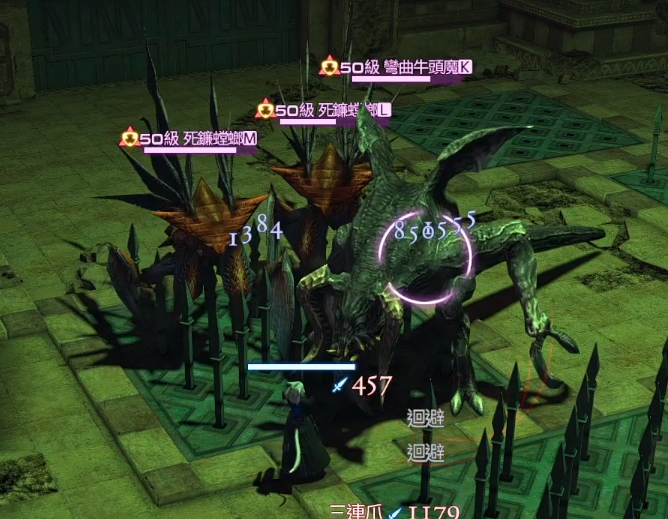
Task: Select the 死鐮螳螂 L enemy nameplate
Action: 325,110
